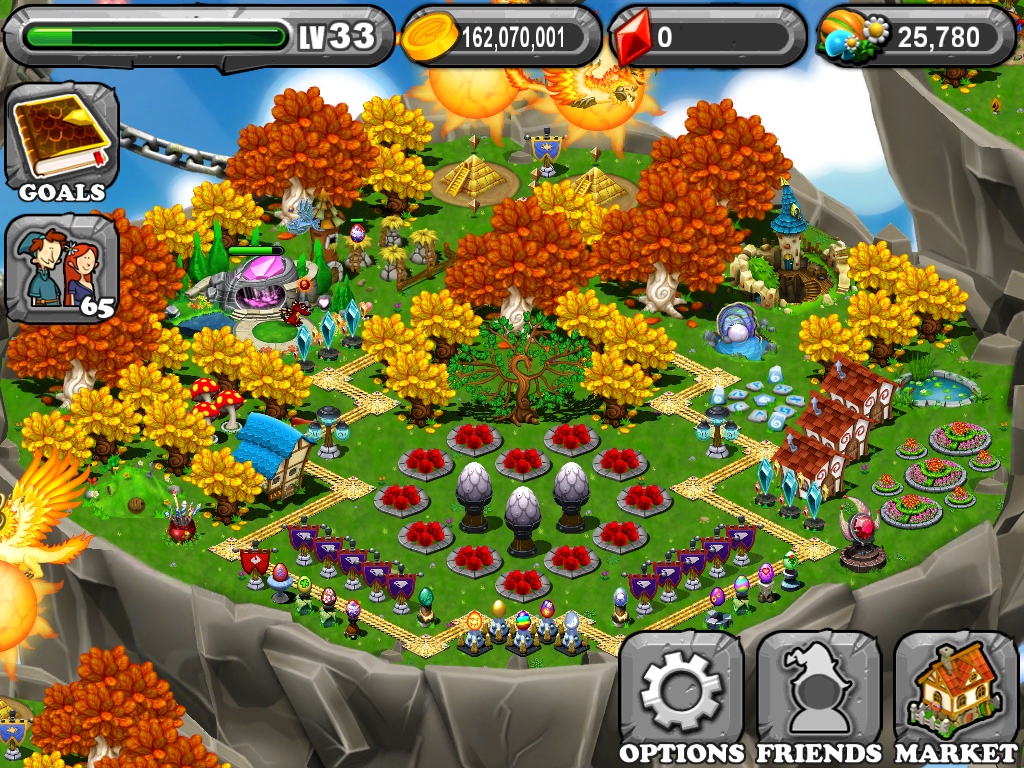Open the Market shop
1024x768 pixels.
click(955, 697)
